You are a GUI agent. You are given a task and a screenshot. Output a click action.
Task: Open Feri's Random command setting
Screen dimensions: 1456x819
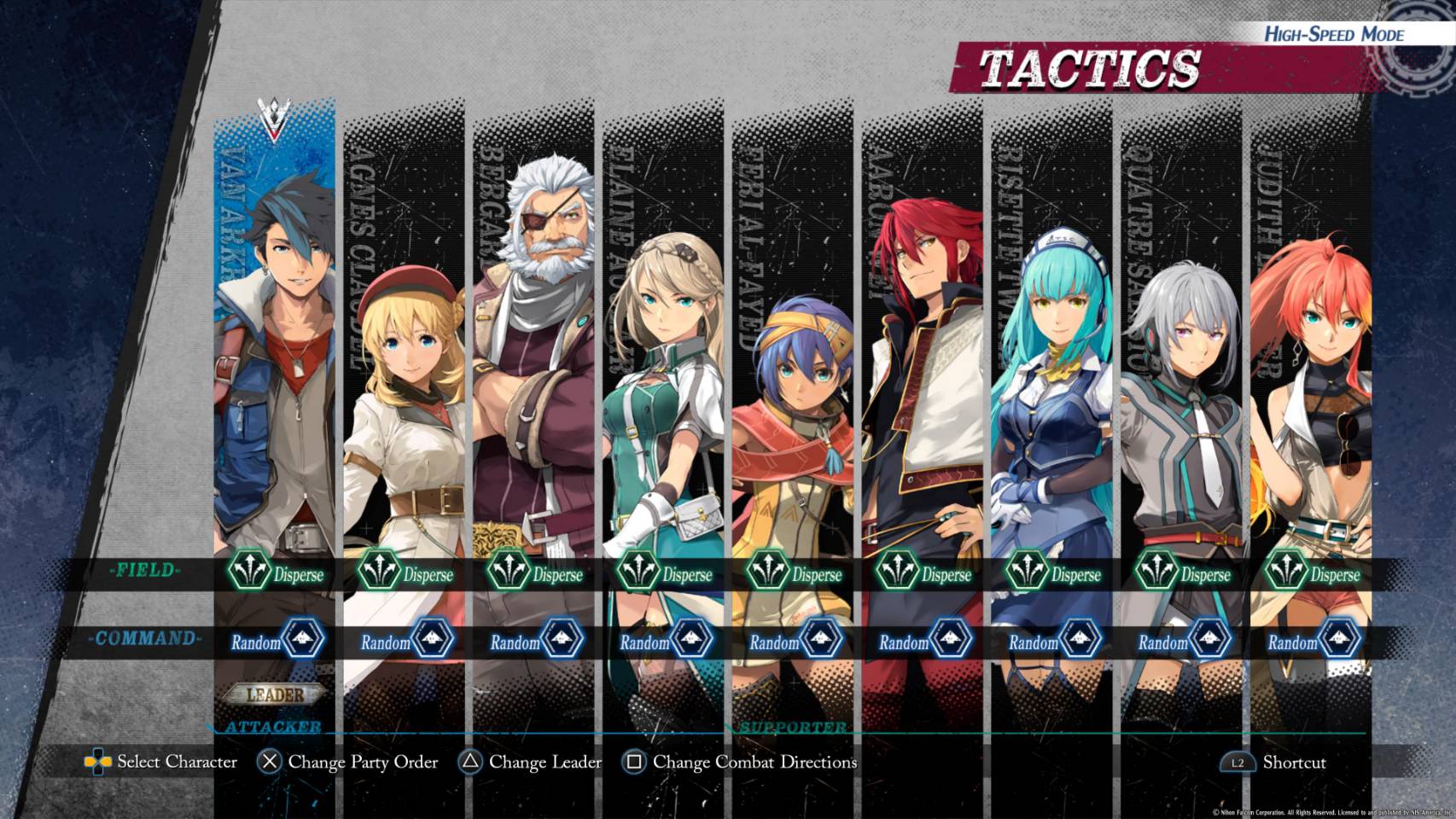pos(795,641)
